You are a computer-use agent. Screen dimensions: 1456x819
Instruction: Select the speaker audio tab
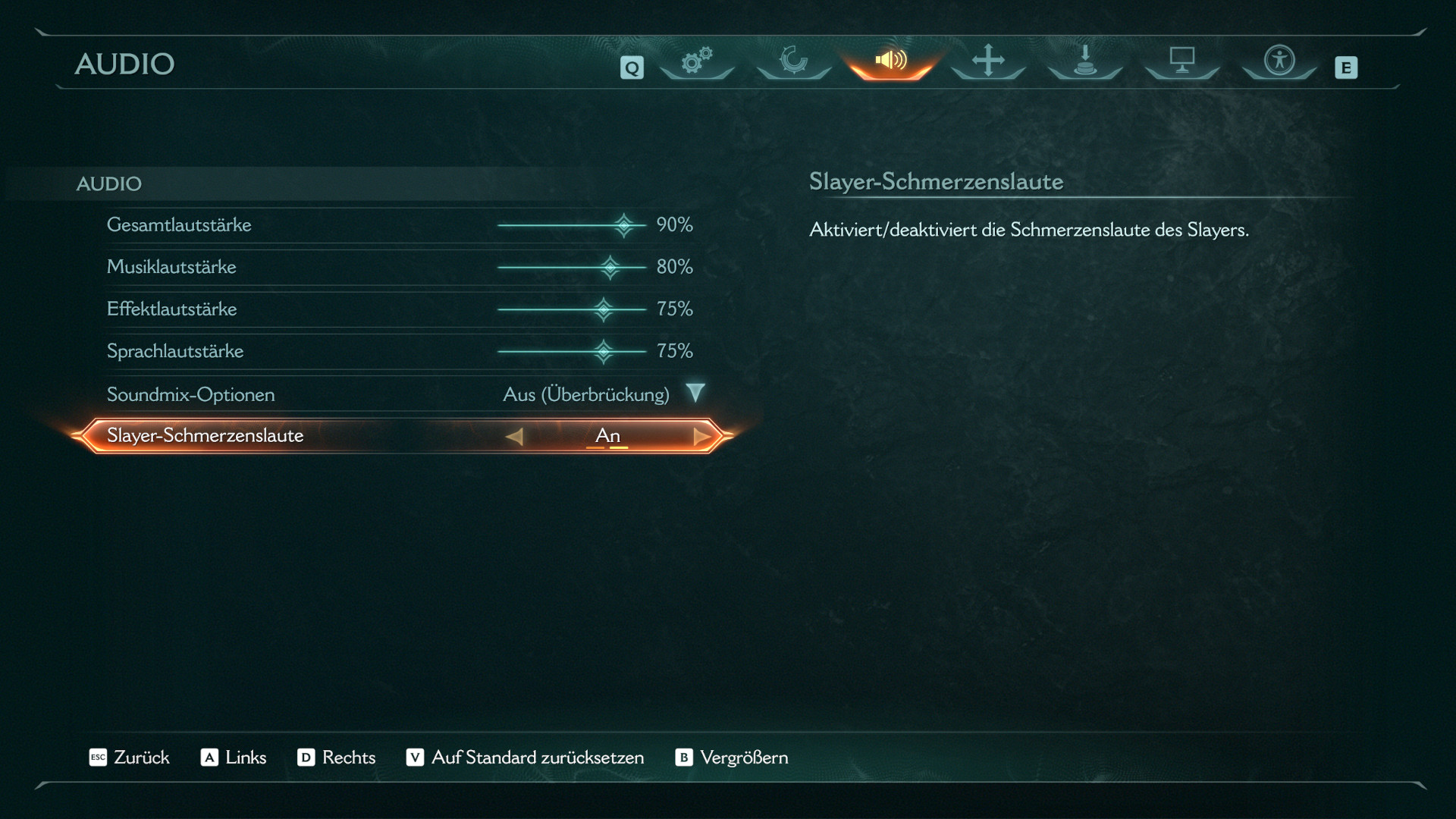click(x=891, y=61)
